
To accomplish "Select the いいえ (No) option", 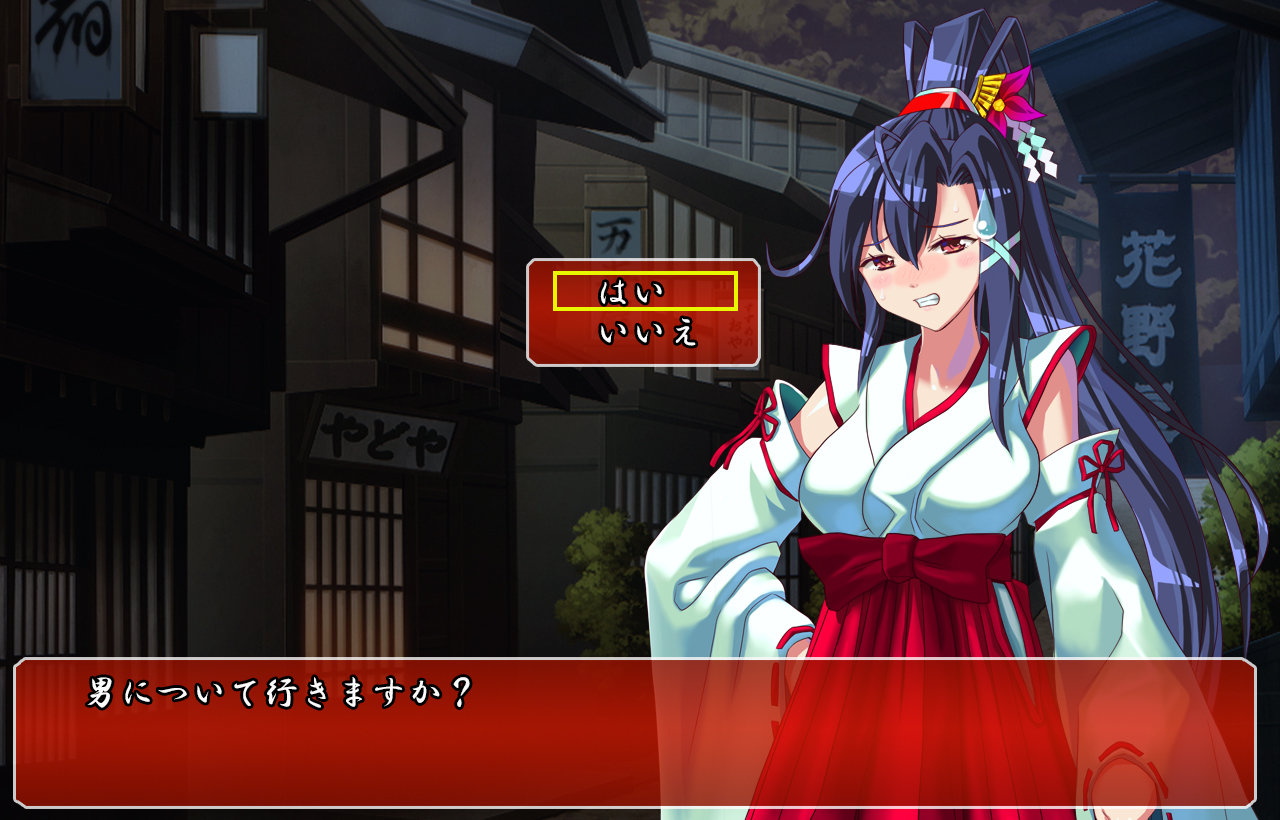I will click(x=646, y=333).
